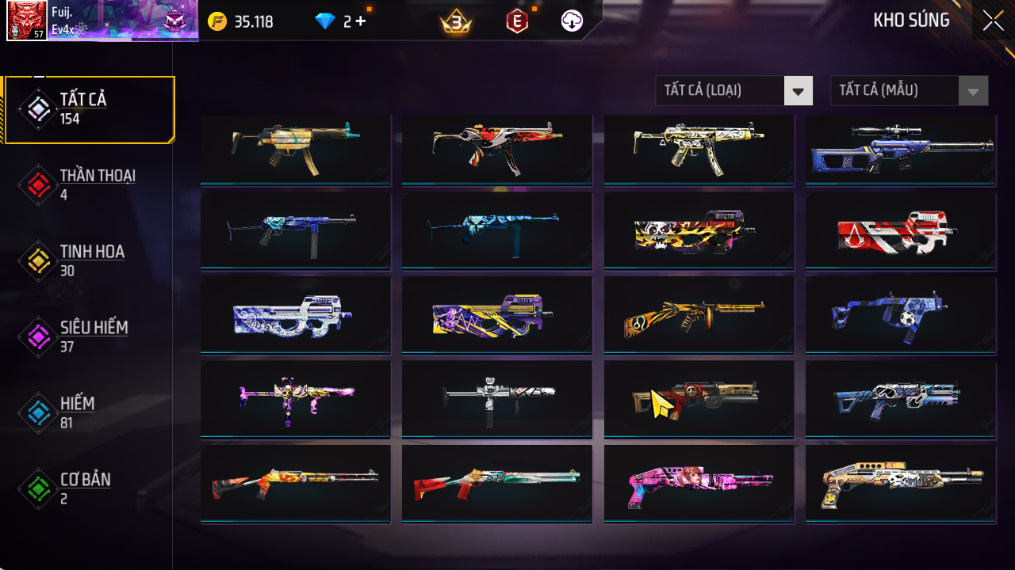1015x570 pixels.
Task: Open the player profile avatar
Action: coord(27,20)
